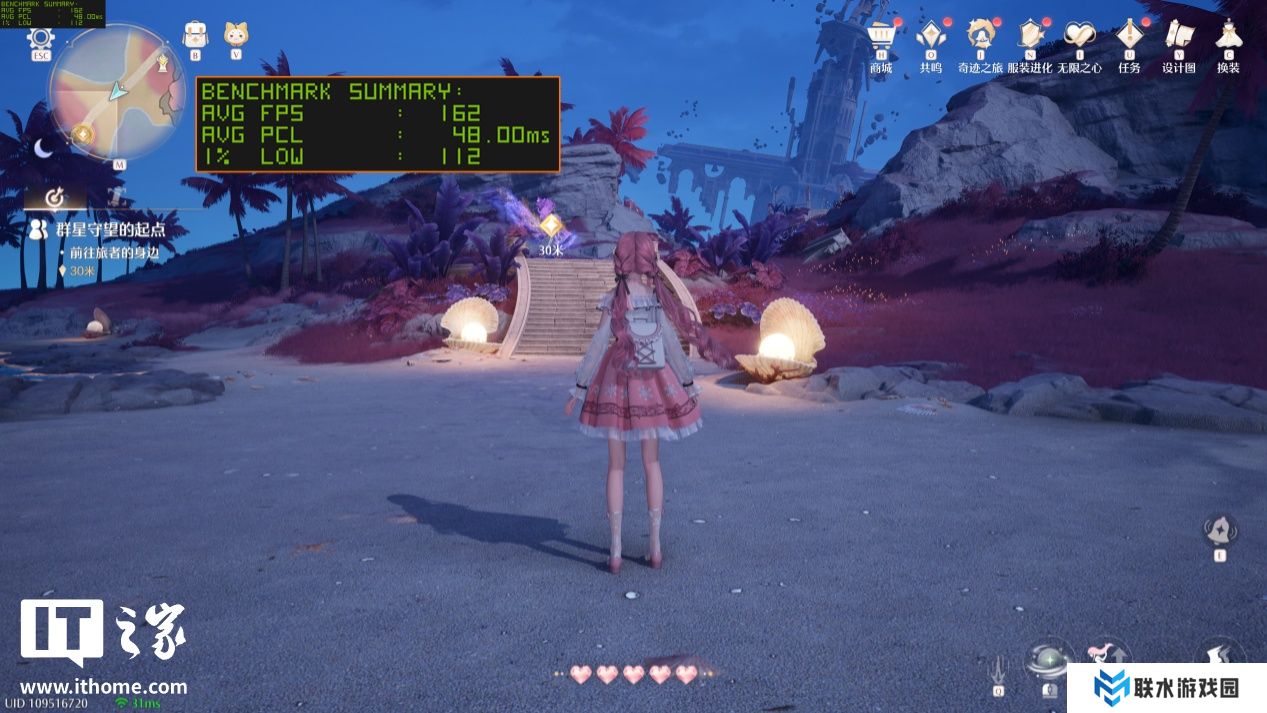Trigger the downward arrow plunge skill
Image resolution: width=1267 pixels, height=713 pixels.
click(998, 668)
